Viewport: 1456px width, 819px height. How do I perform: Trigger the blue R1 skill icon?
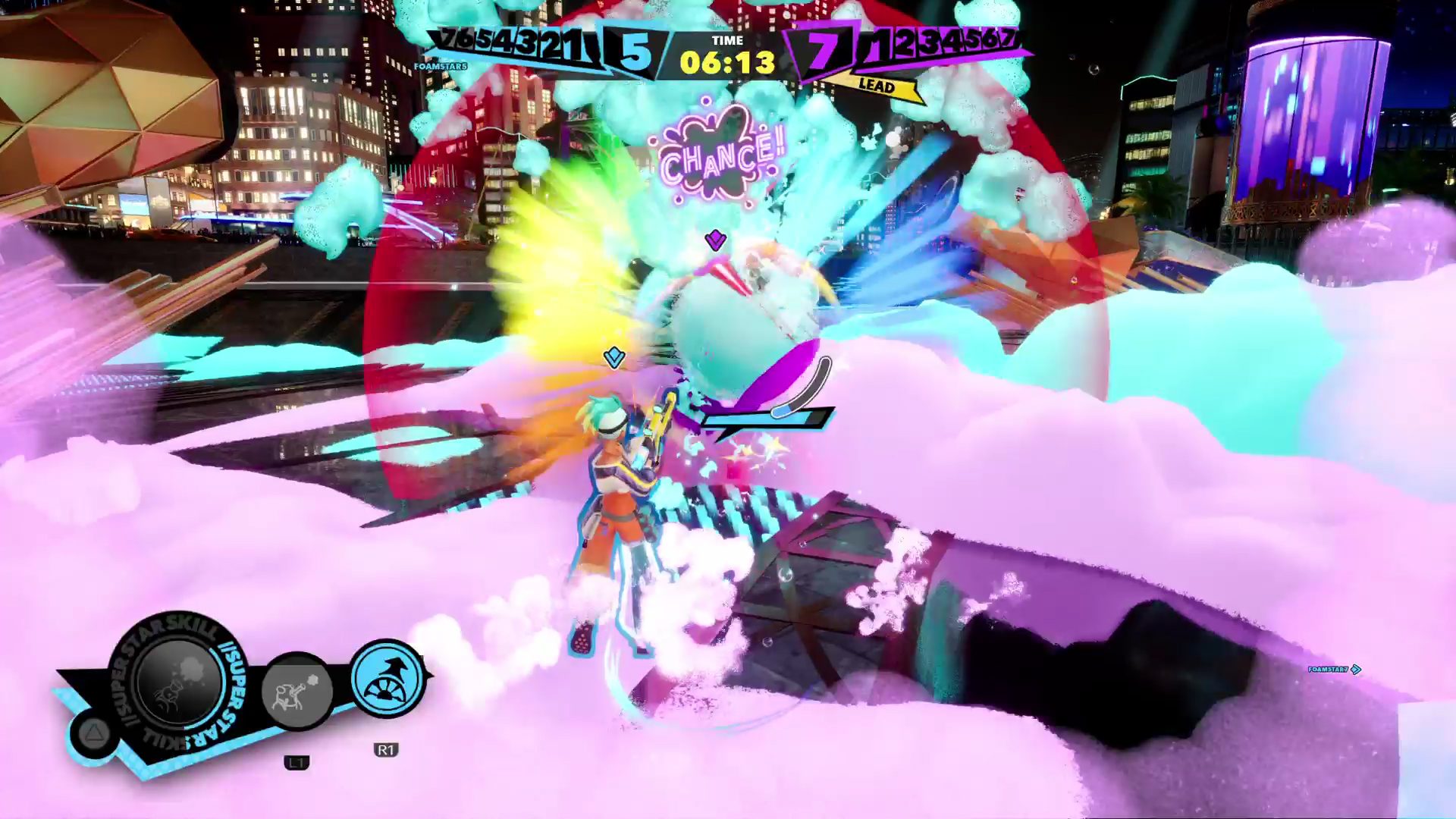pos(388,678)
